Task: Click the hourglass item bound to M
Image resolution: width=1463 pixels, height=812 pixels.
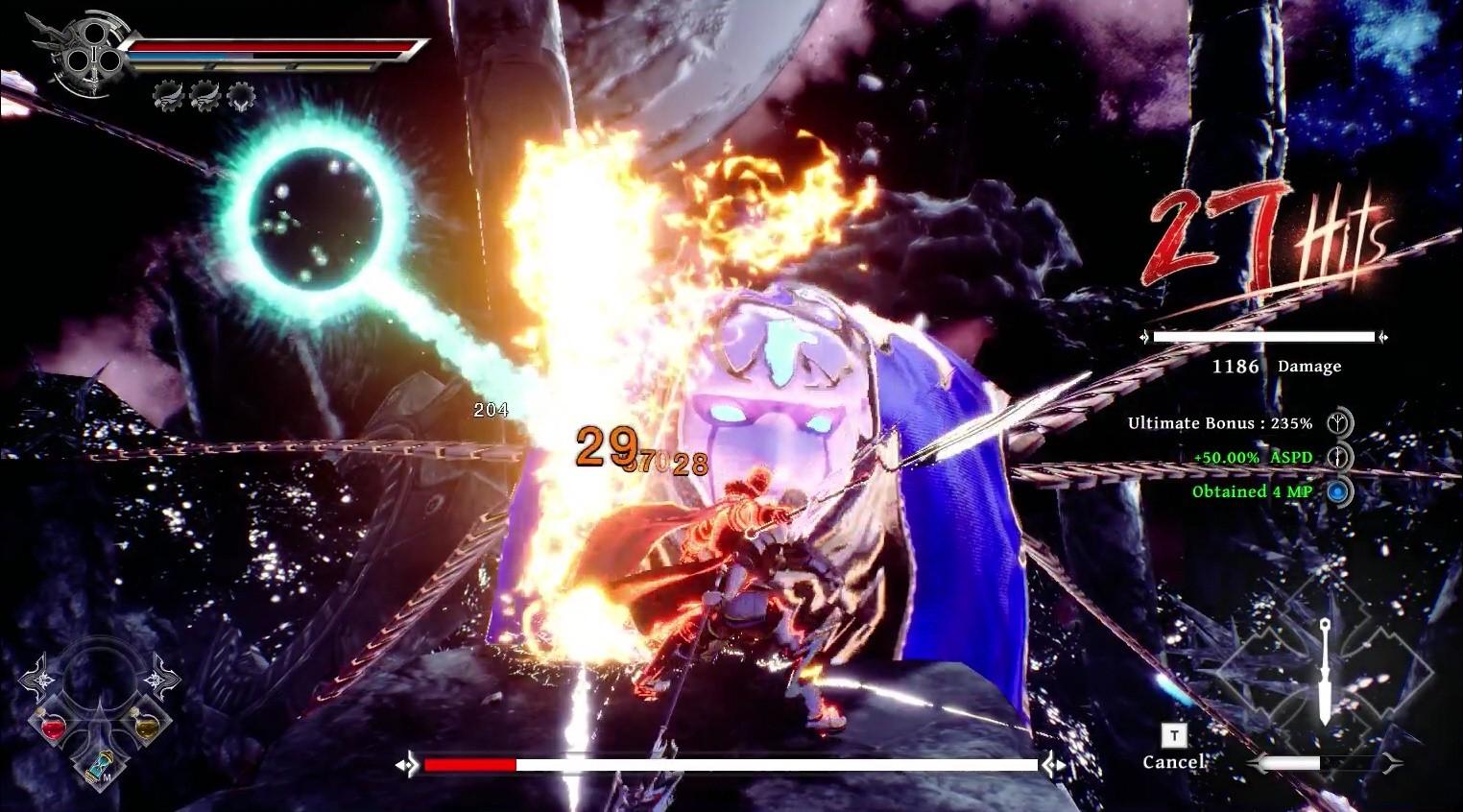Action: point(97,765)
